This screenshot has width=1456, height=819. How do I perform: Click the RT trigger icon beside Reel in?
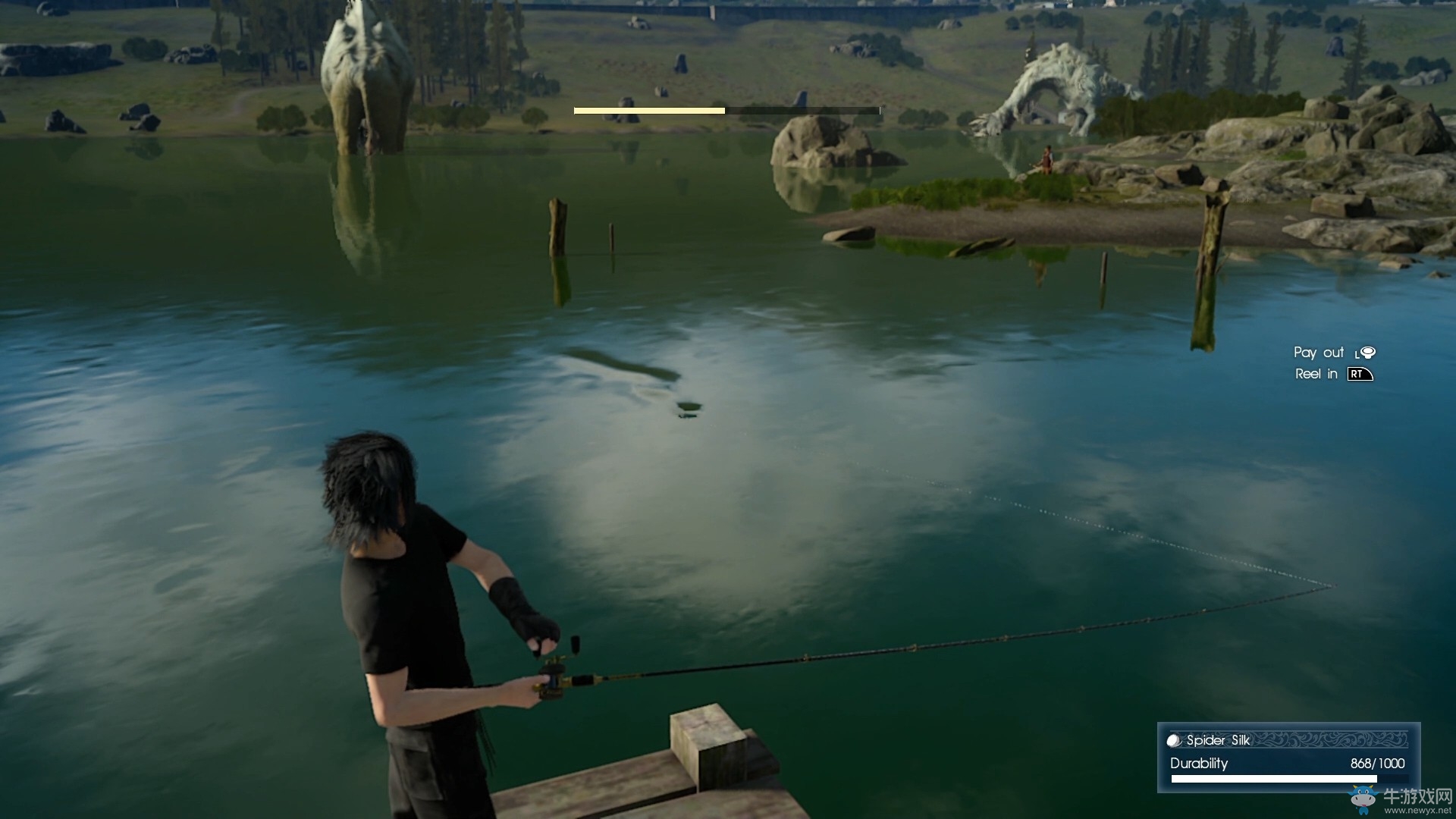(x=1359, y=374)
